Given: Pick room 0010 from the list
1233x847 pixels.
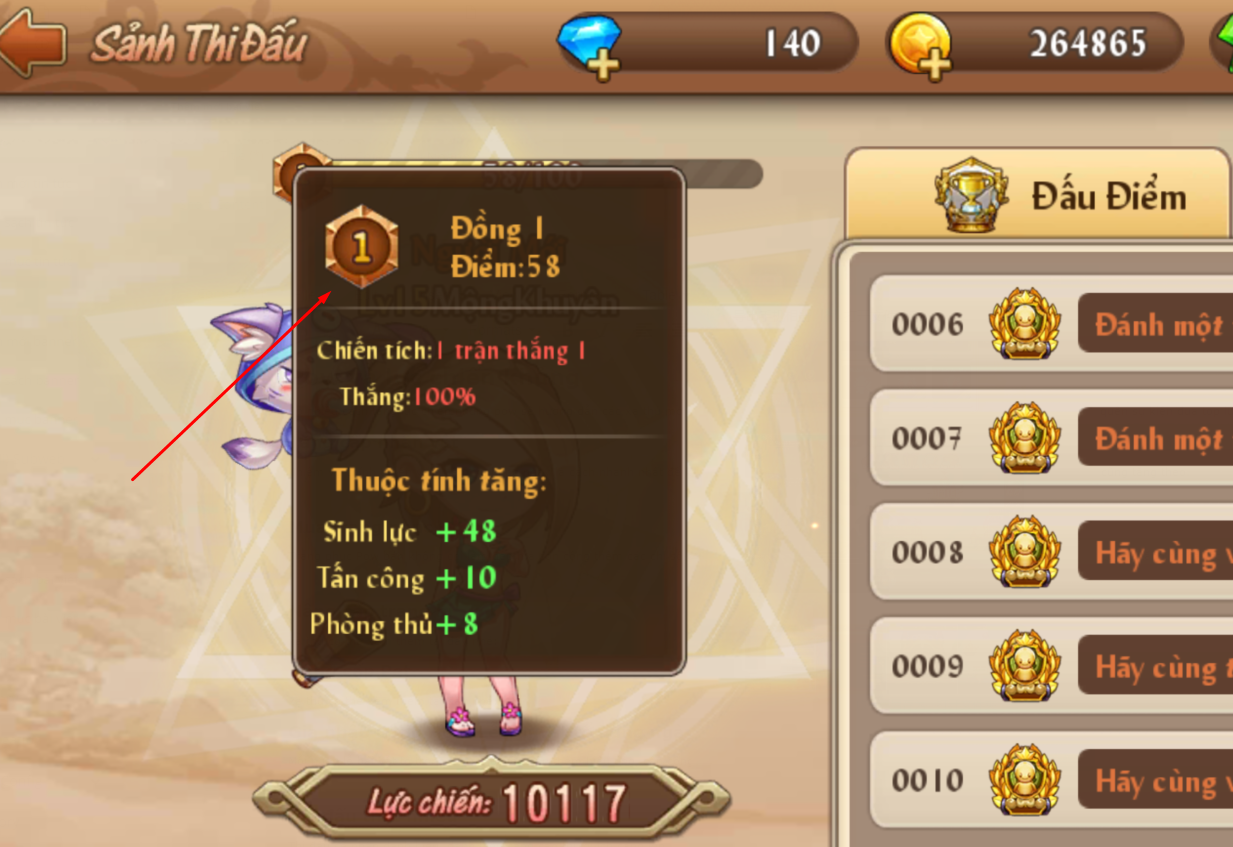Looking at the screenshot, I should (1050, 781).
